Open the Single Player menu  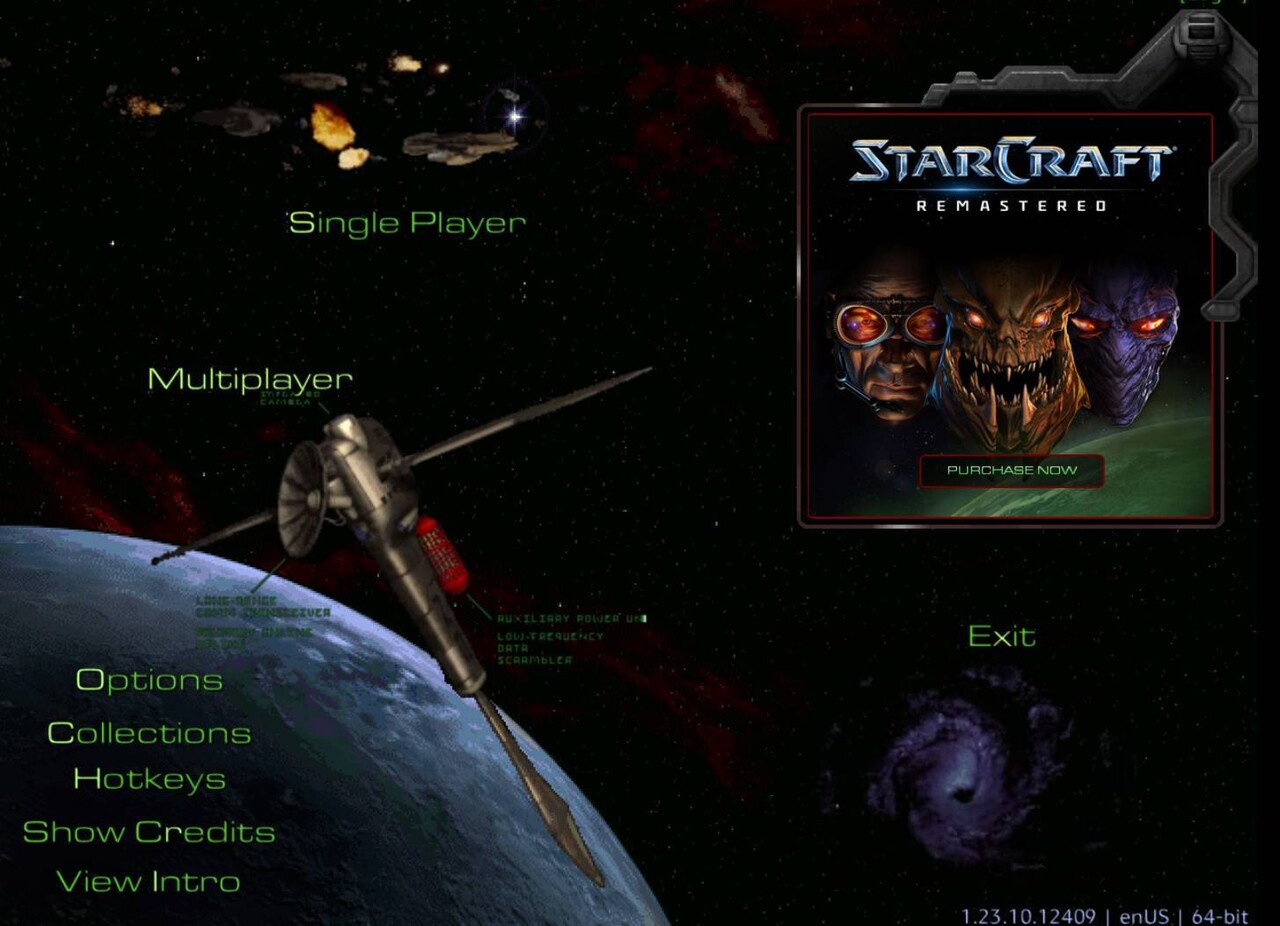[x=407, y=222]
